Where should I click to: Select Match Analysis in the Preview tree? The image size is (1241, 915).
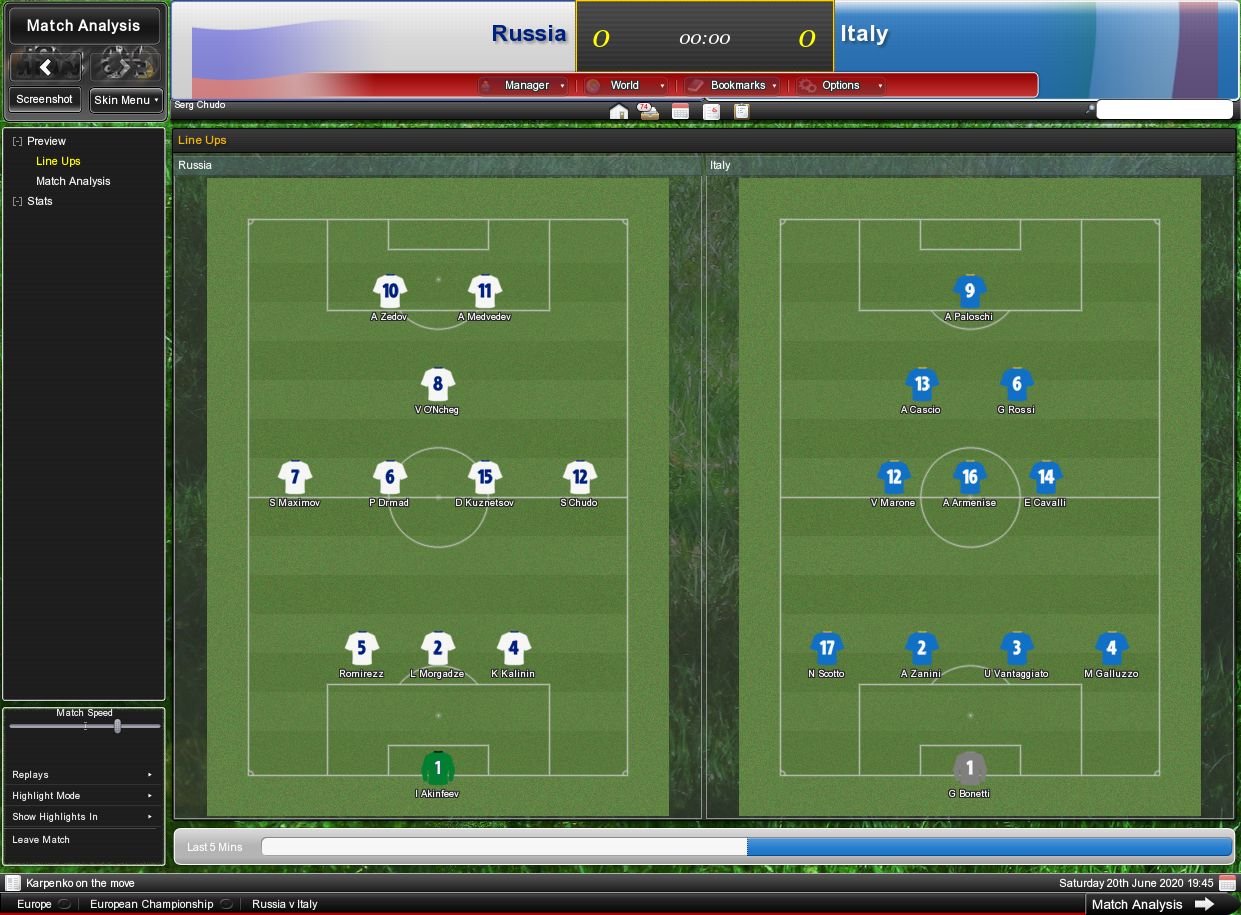point(73,181)
